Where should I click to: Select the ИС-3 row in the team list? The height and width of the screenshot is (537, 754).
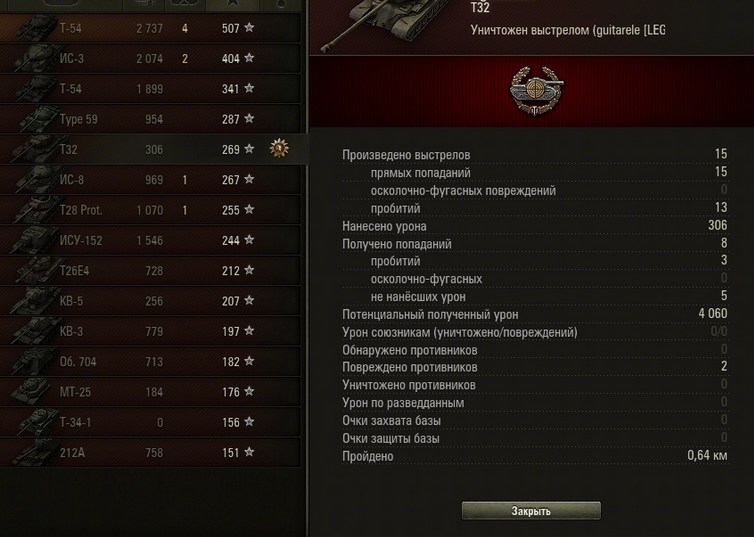(x=150, y=59)
